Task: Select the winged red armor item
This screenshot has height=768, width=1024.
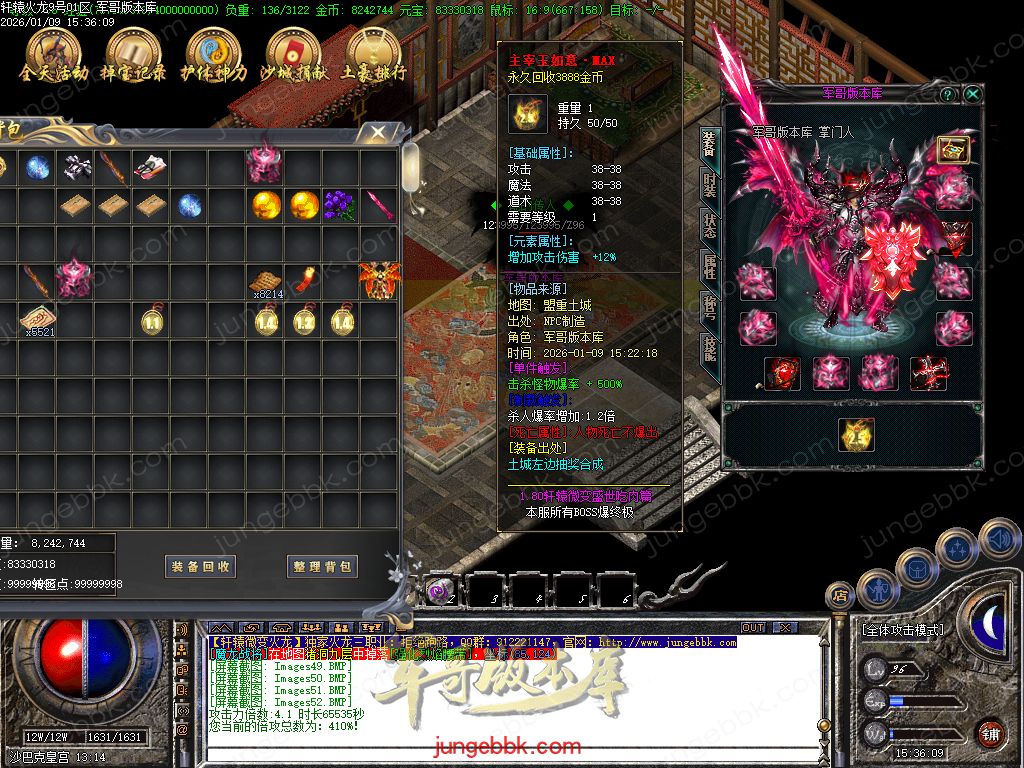Action: 379,279
